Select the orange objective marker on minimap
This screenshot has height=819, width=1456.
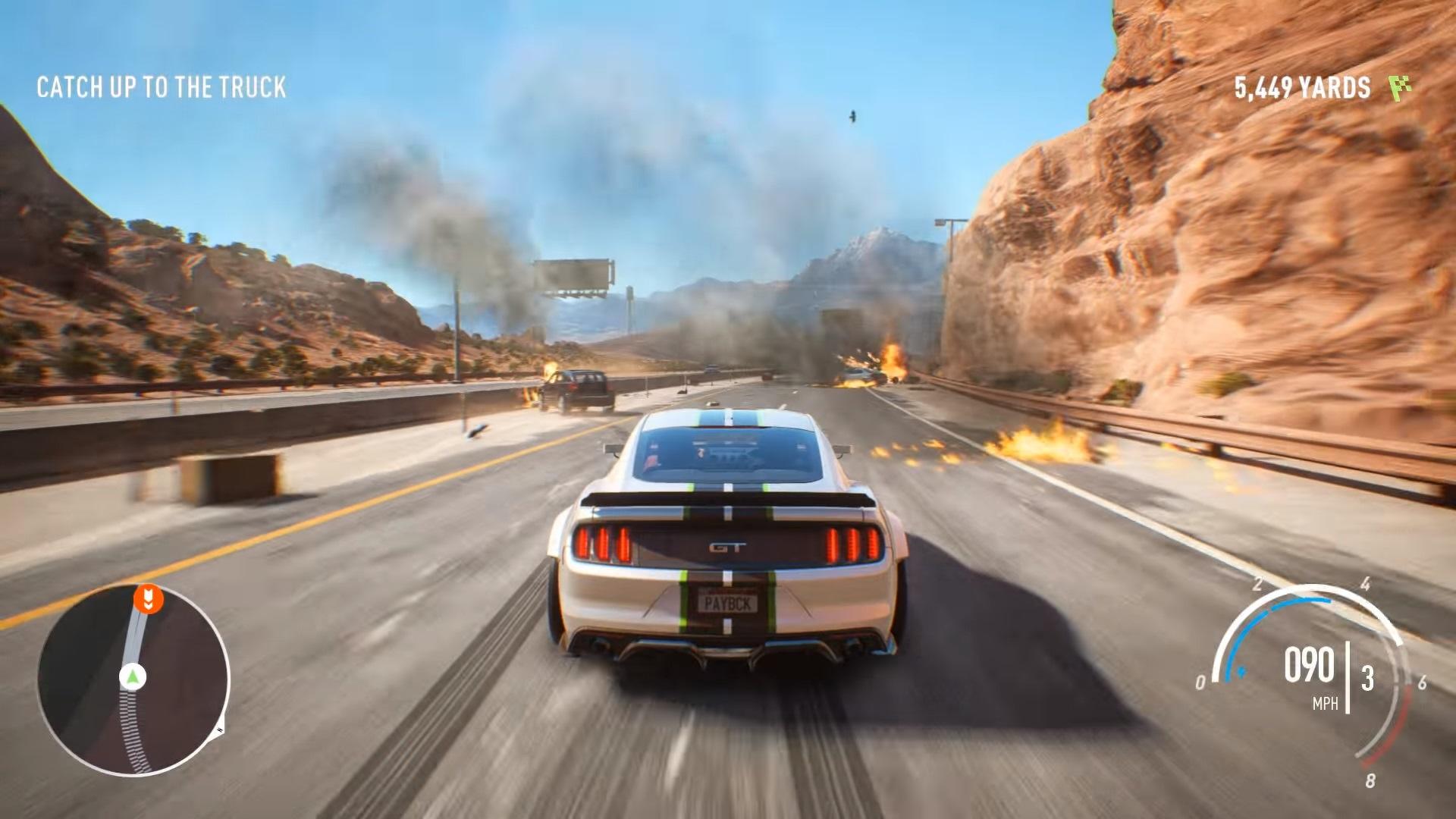pyautogui.click(x=149, y=598)
